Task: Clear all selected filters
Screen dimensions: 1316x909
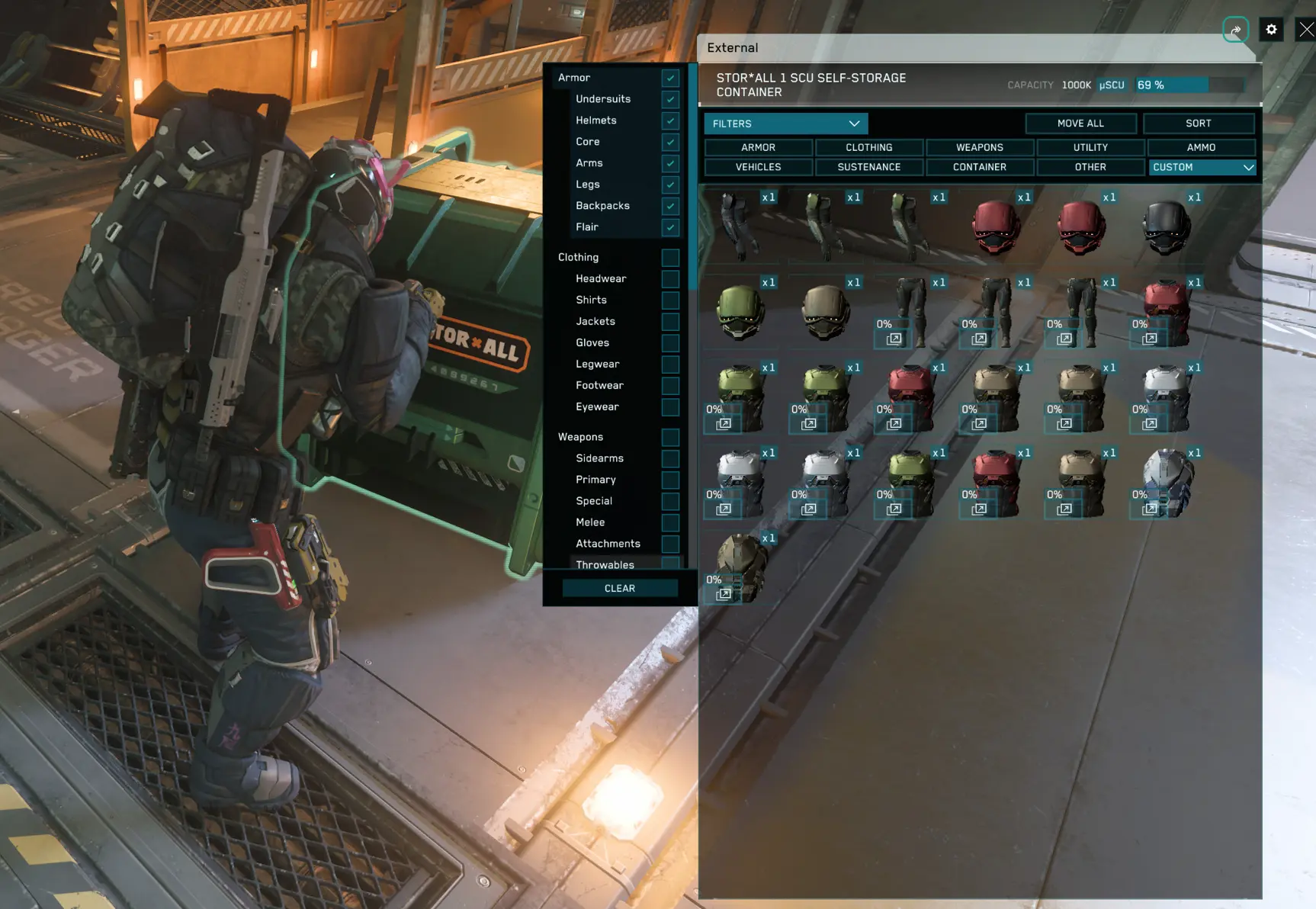Action: tap(619, 588)
